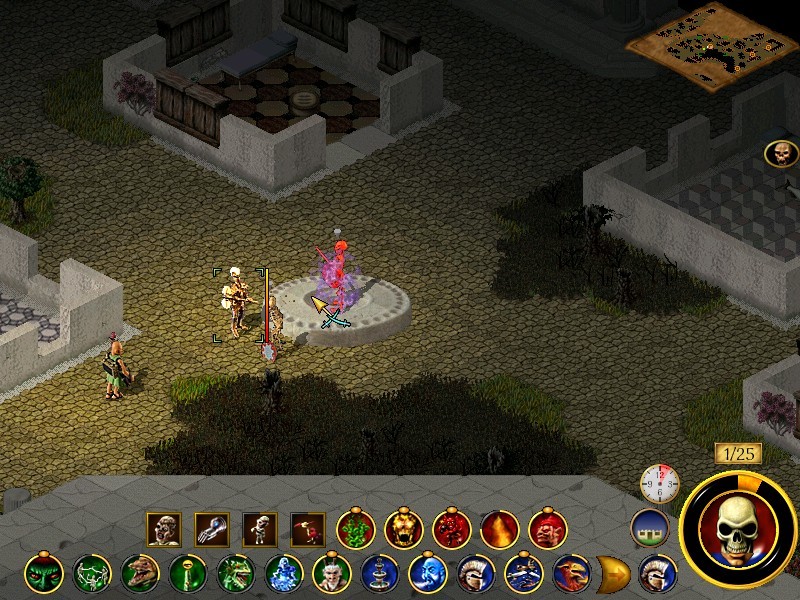This screenshot has height=600, width=800.
Task: Choose the griffin head icon
Action: [x=570, y=574]
